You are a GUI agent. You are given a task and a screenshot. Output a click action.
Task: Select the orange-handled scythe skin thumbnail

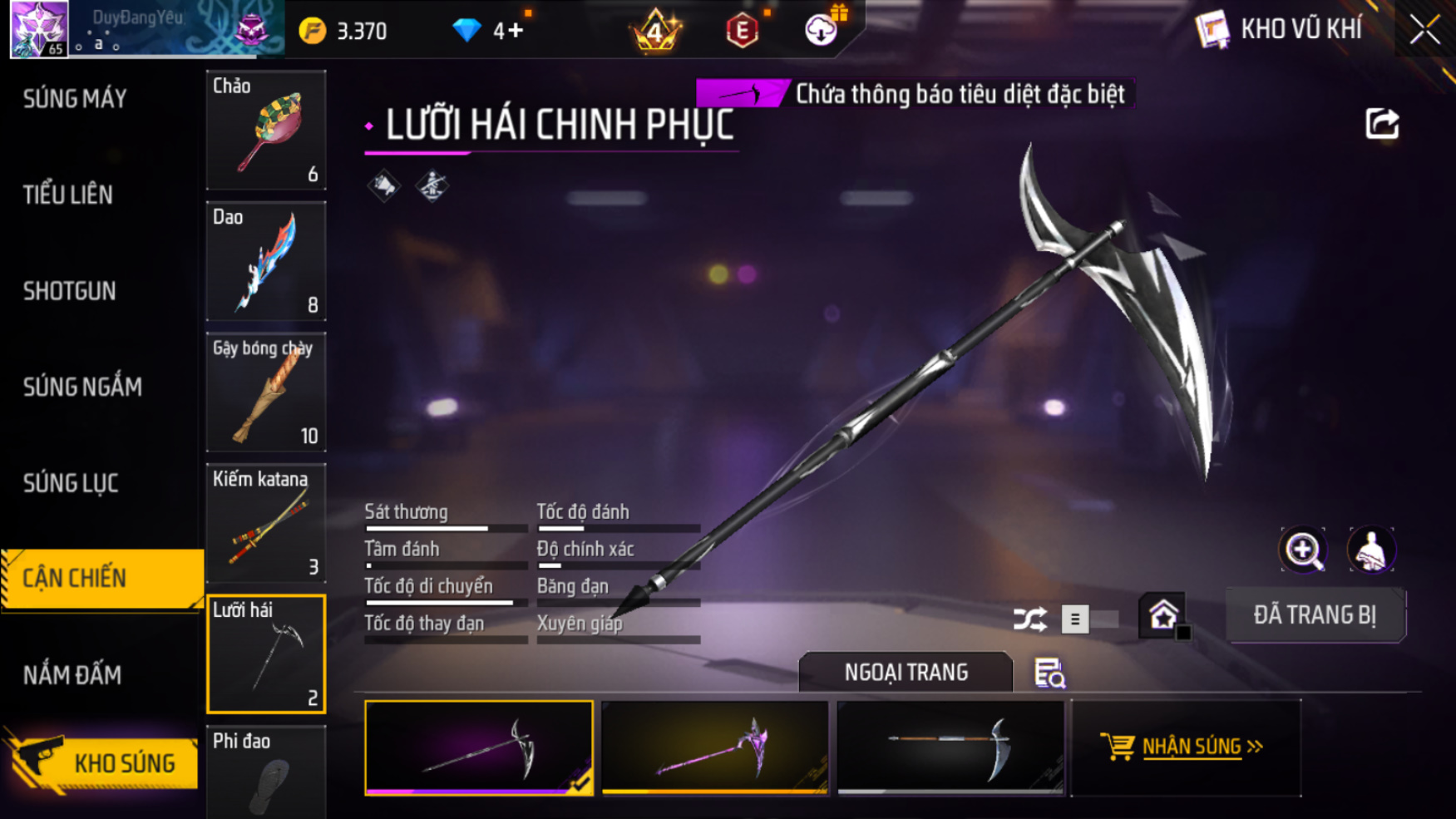(x=950, y=747)
